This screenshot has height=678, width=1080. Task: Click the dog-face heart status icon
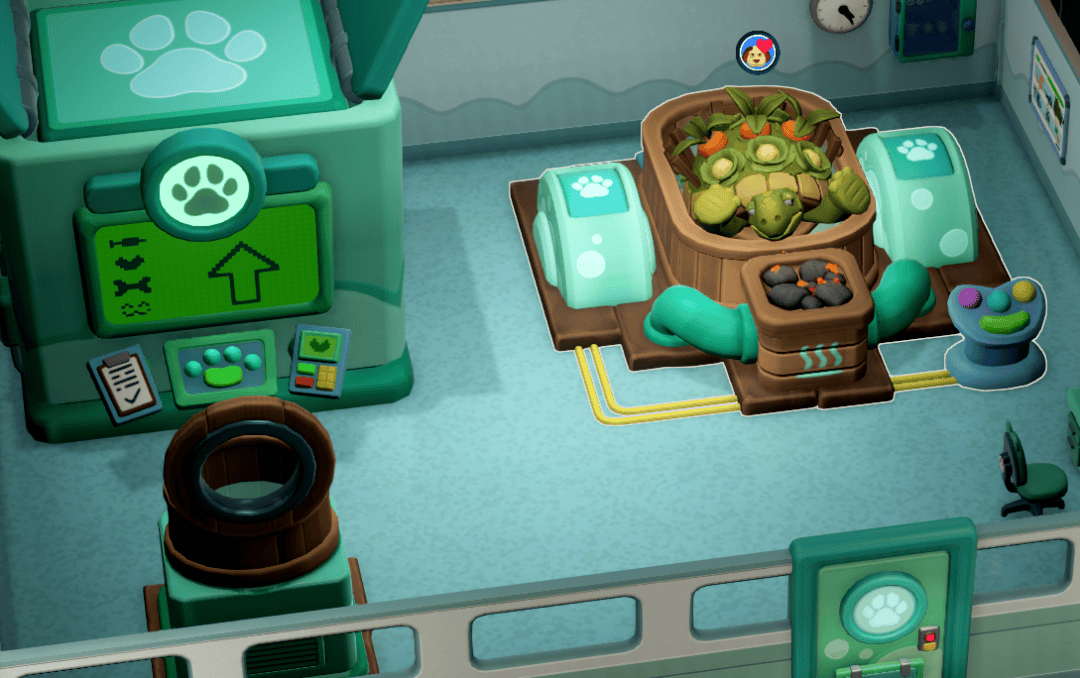(x=757, y=52)
